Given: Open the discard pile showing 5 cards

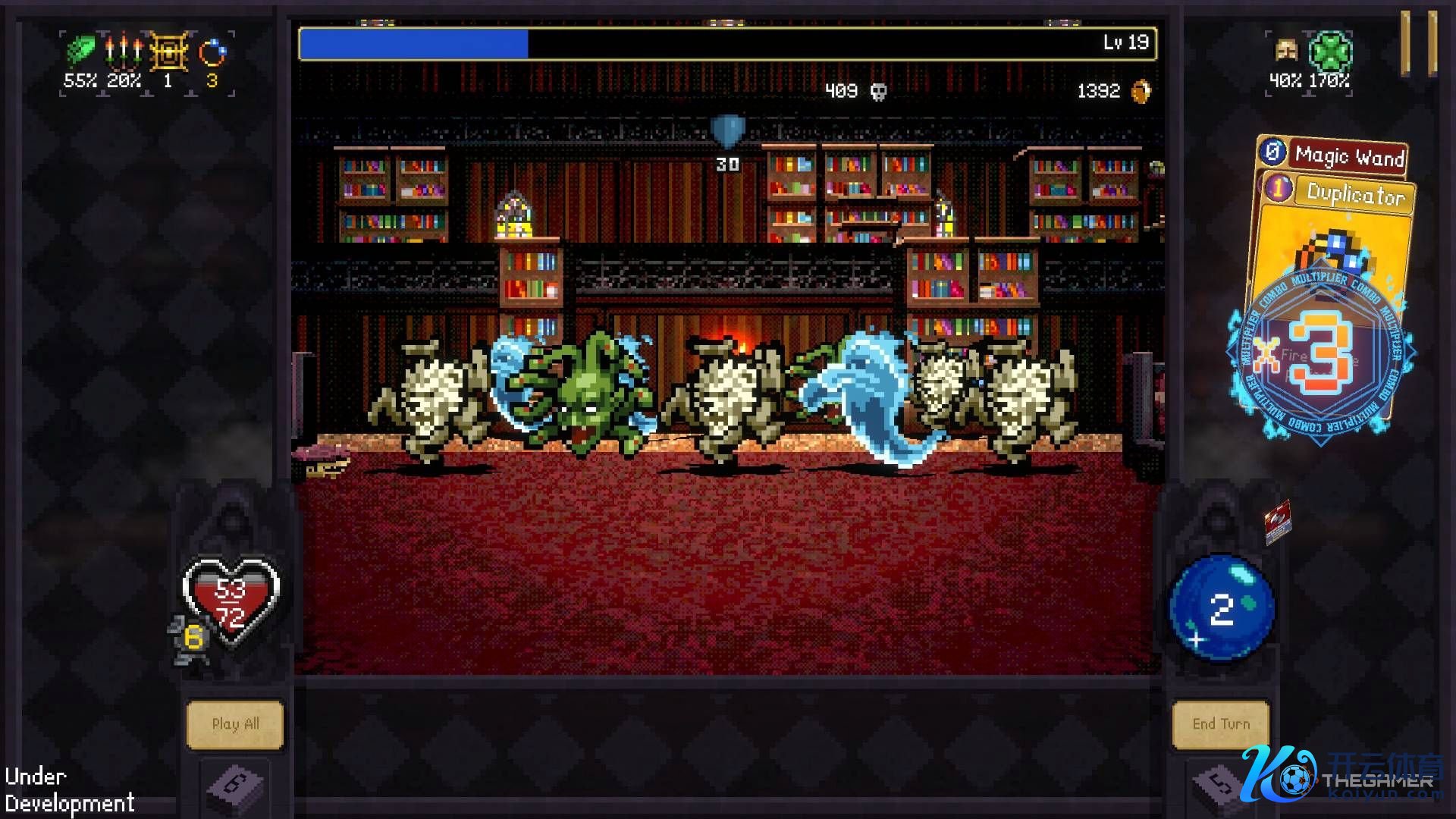Looking at the screenshot, I should coord(1219,785).
